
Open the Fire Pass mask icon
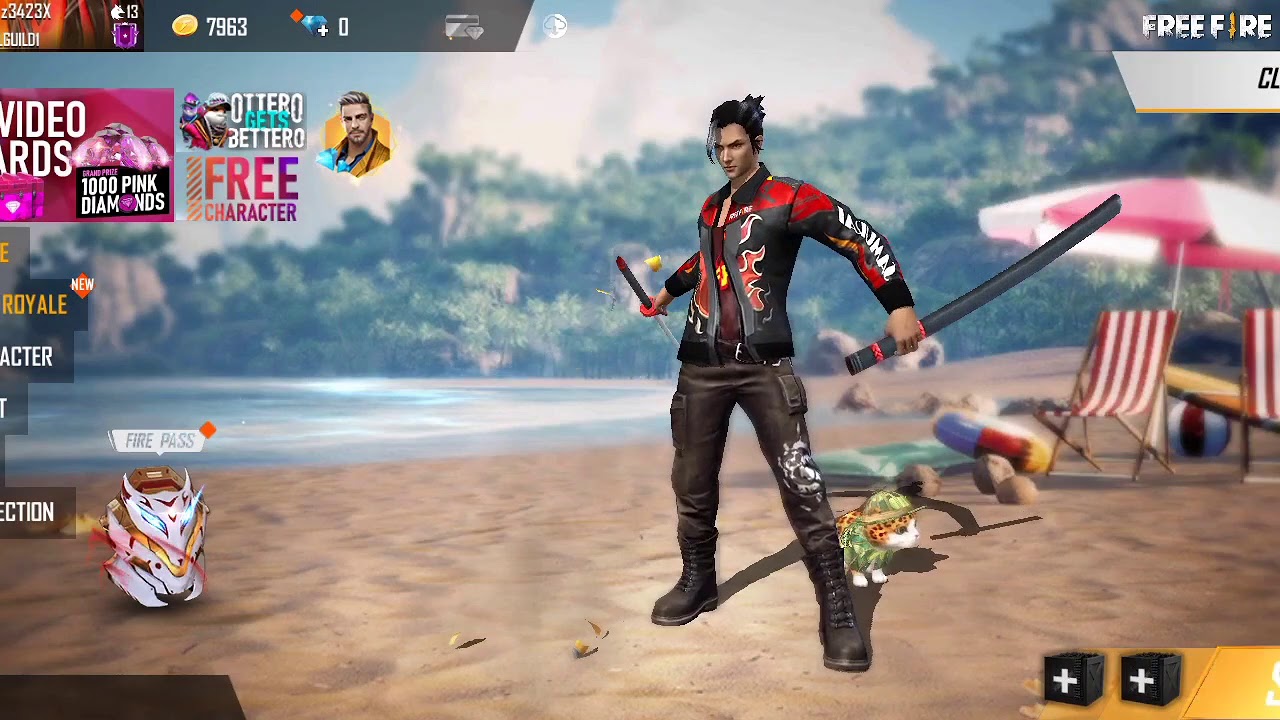pos(158,535)
